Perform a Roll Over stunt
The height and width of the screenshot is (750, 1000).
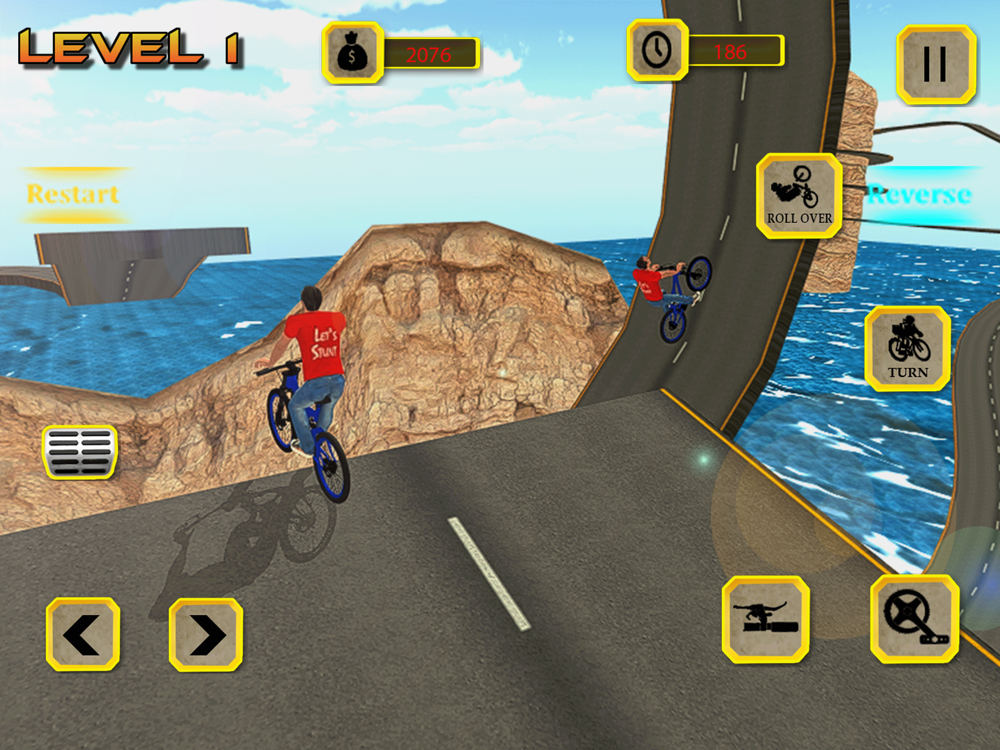[x=799, y=196]
